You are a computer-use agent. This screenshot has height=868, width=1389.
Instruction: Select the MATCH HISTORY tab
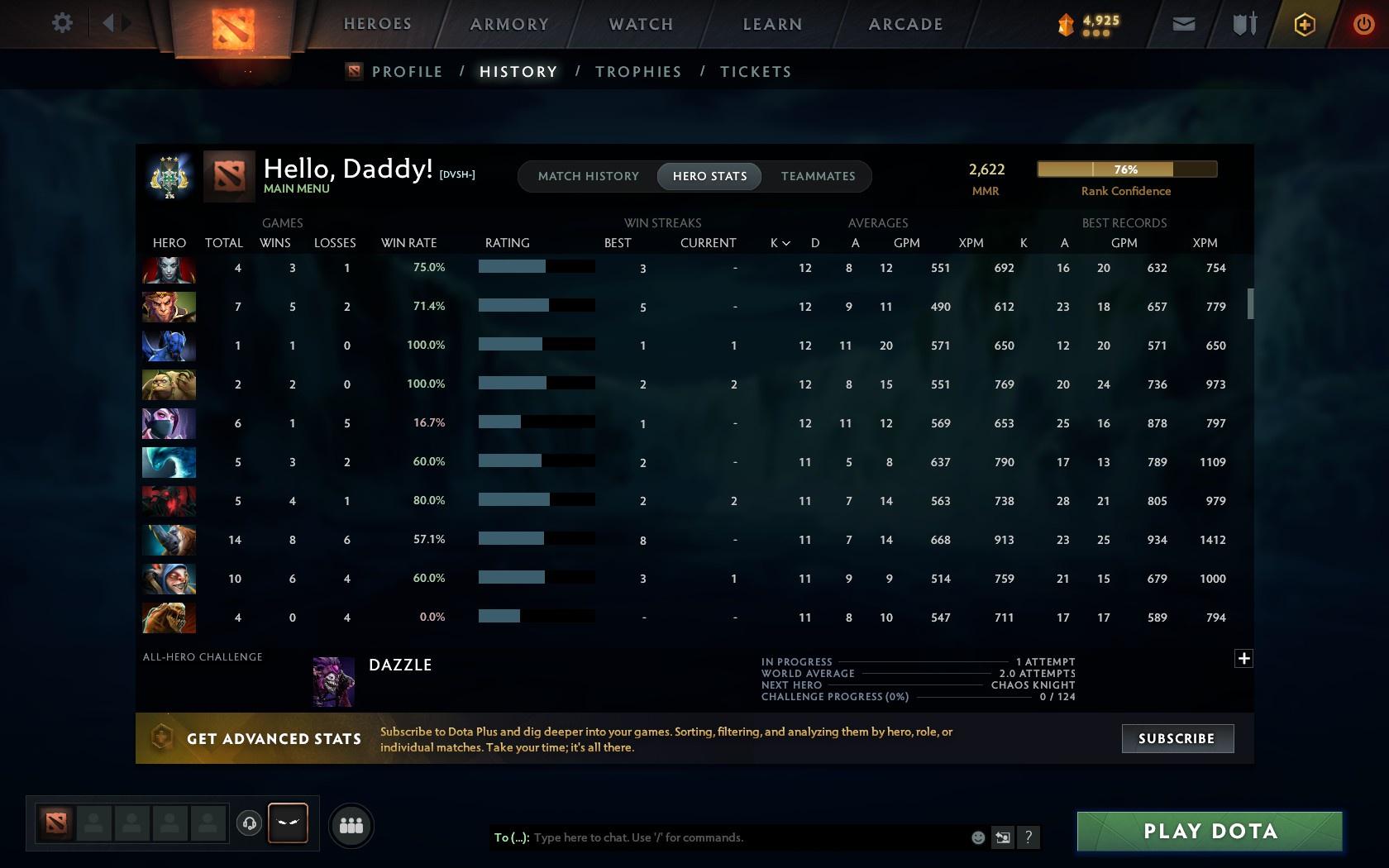coord(587,176)
